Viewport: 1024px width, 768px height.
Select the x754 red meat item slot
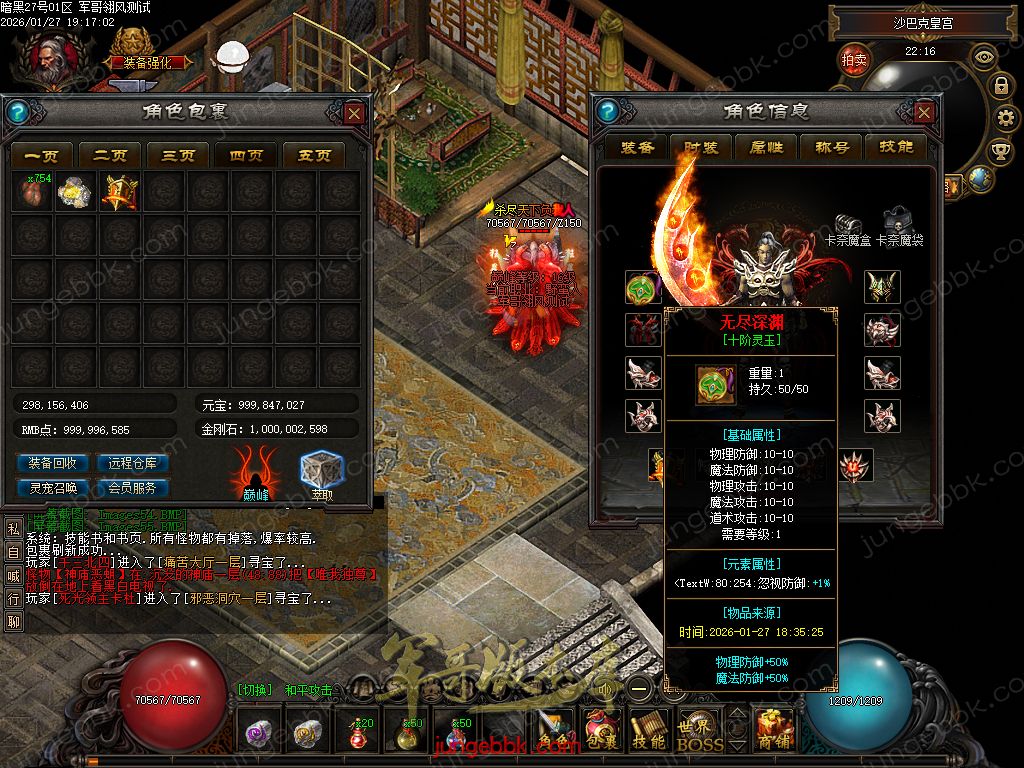coord(38,192)
